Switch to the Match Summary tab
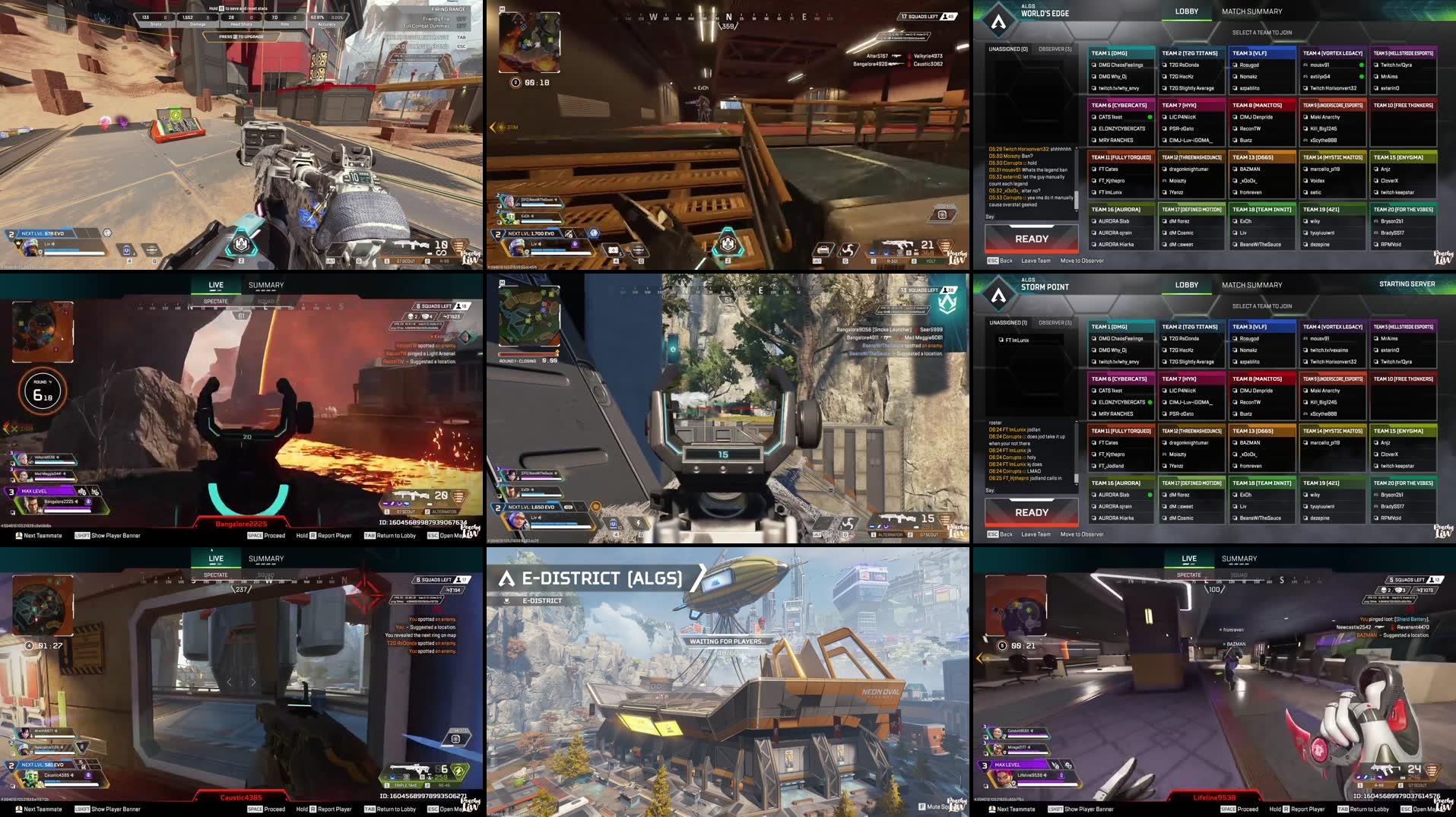This screenshot has width=1456, height=817. tap(1251, 11)
